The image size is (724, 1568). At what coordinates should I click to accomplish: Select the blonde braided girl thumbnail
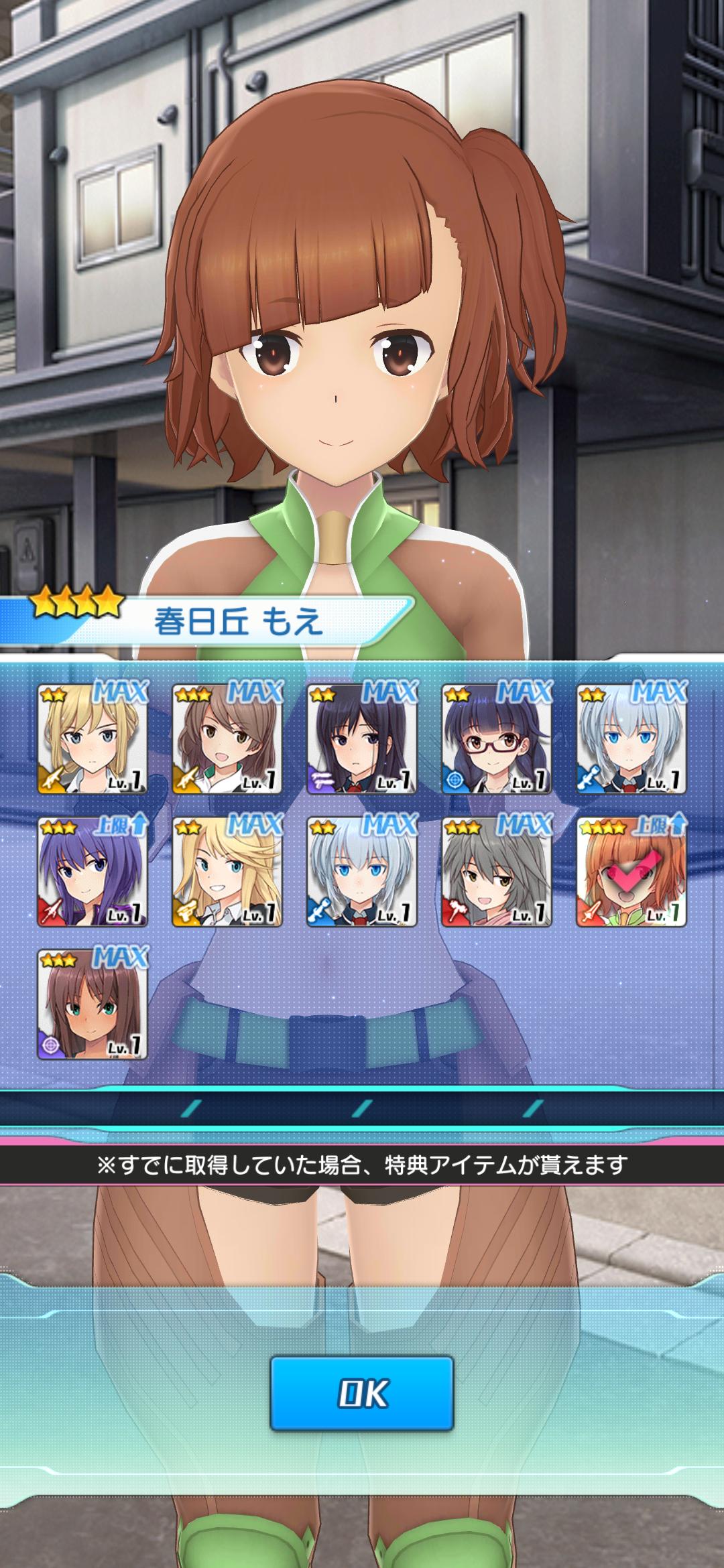(93, 738)
